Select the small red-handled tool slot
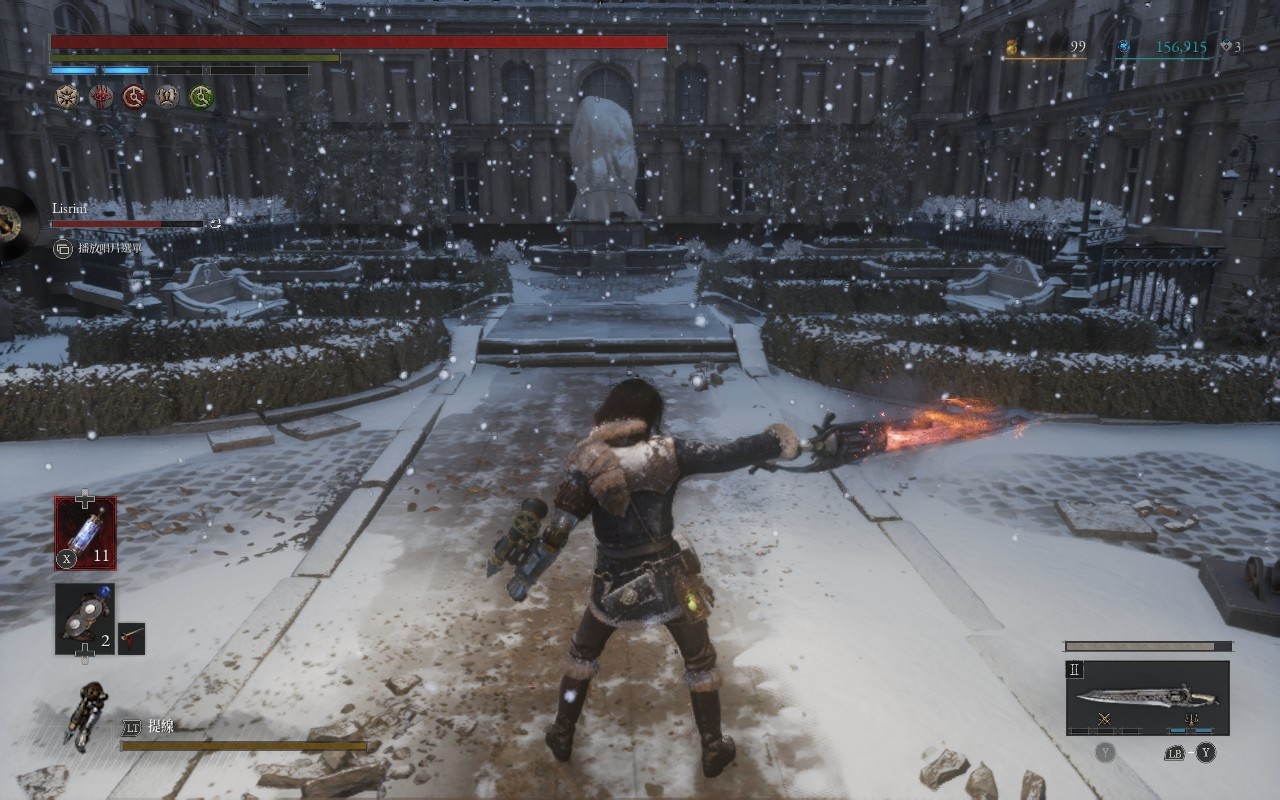The width and height of the screenshot is (1280, 800). pyautogui.click(x=131, y=638)
